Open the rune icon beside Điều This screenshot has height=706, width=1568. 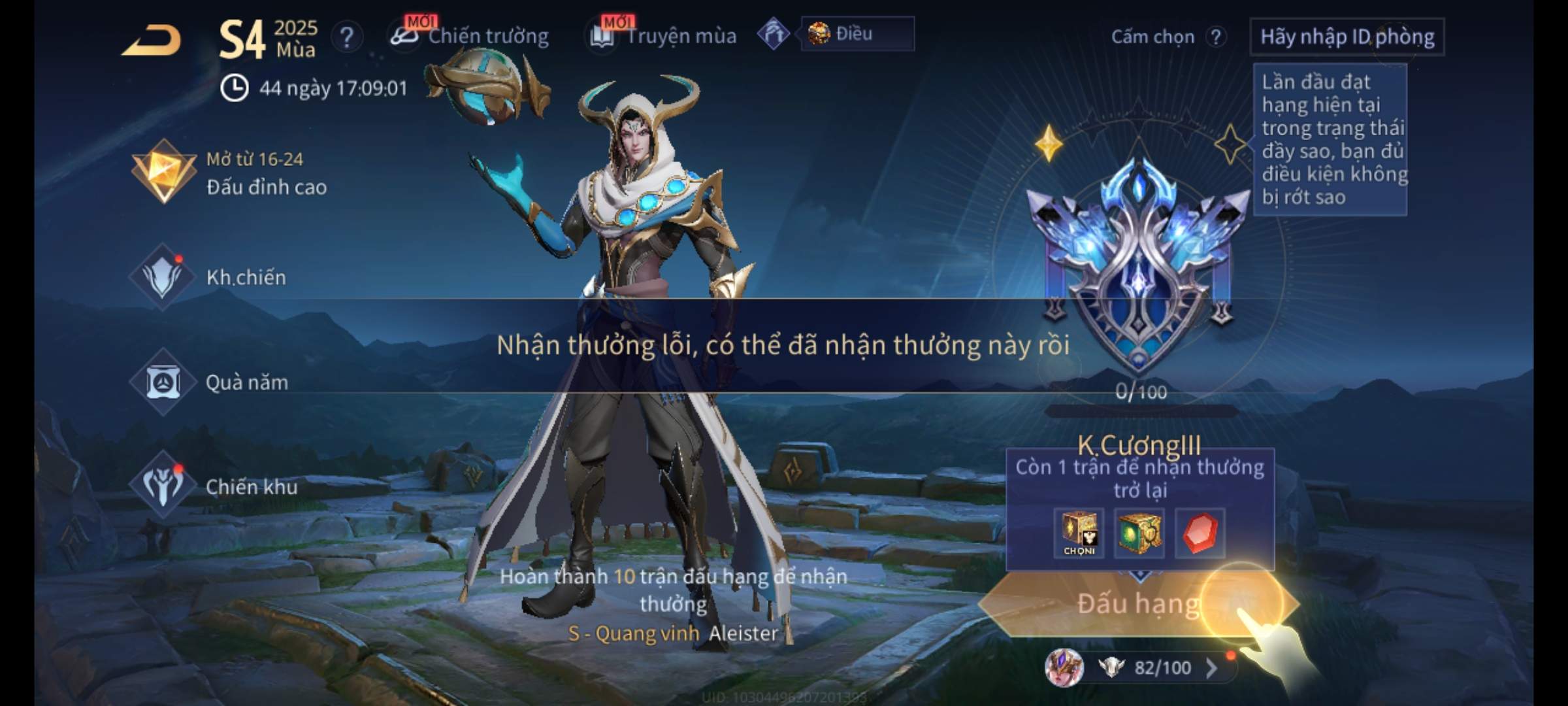point(774,34)
